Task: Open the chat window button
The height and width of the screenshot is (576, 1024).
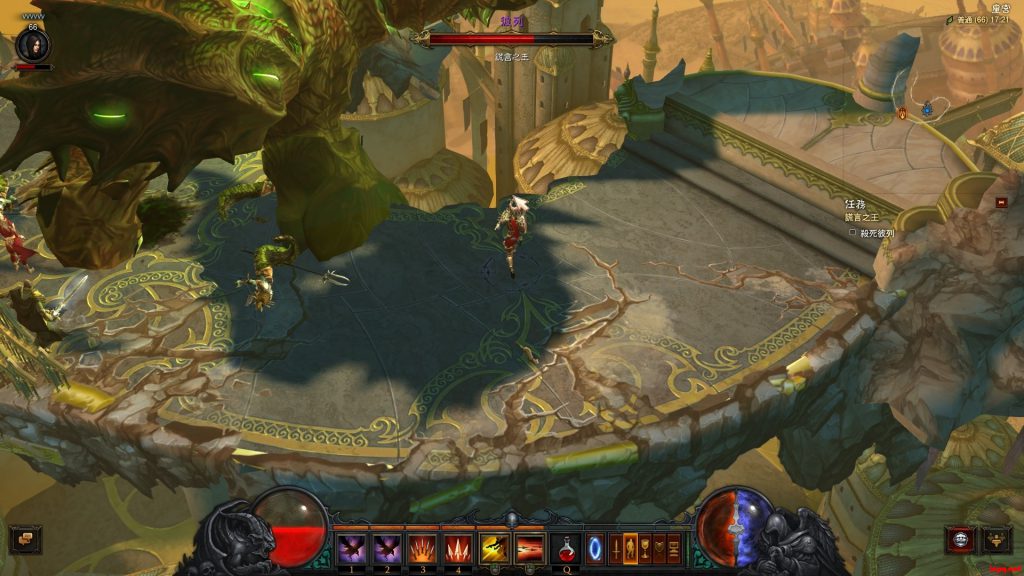Action: [25, 540]
